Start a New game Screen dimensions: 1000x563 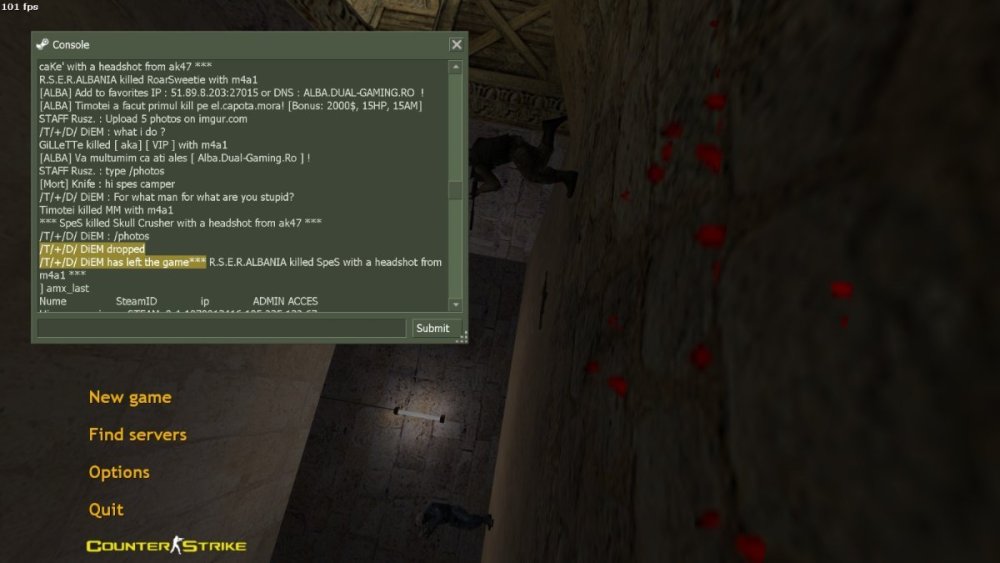(130, 397)
